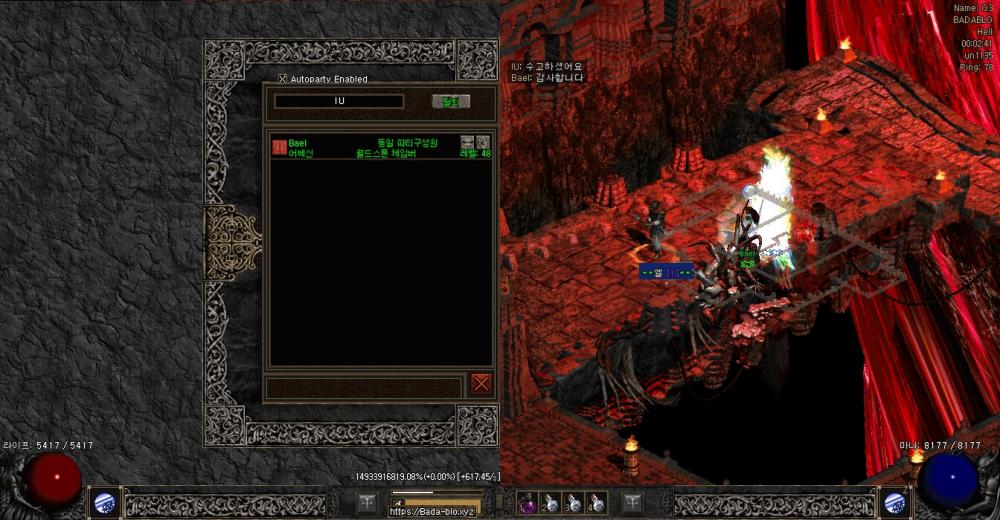Click the first small icon beside Bael's party status
The height and width of the screenshot is (520, 1000).
467,142
